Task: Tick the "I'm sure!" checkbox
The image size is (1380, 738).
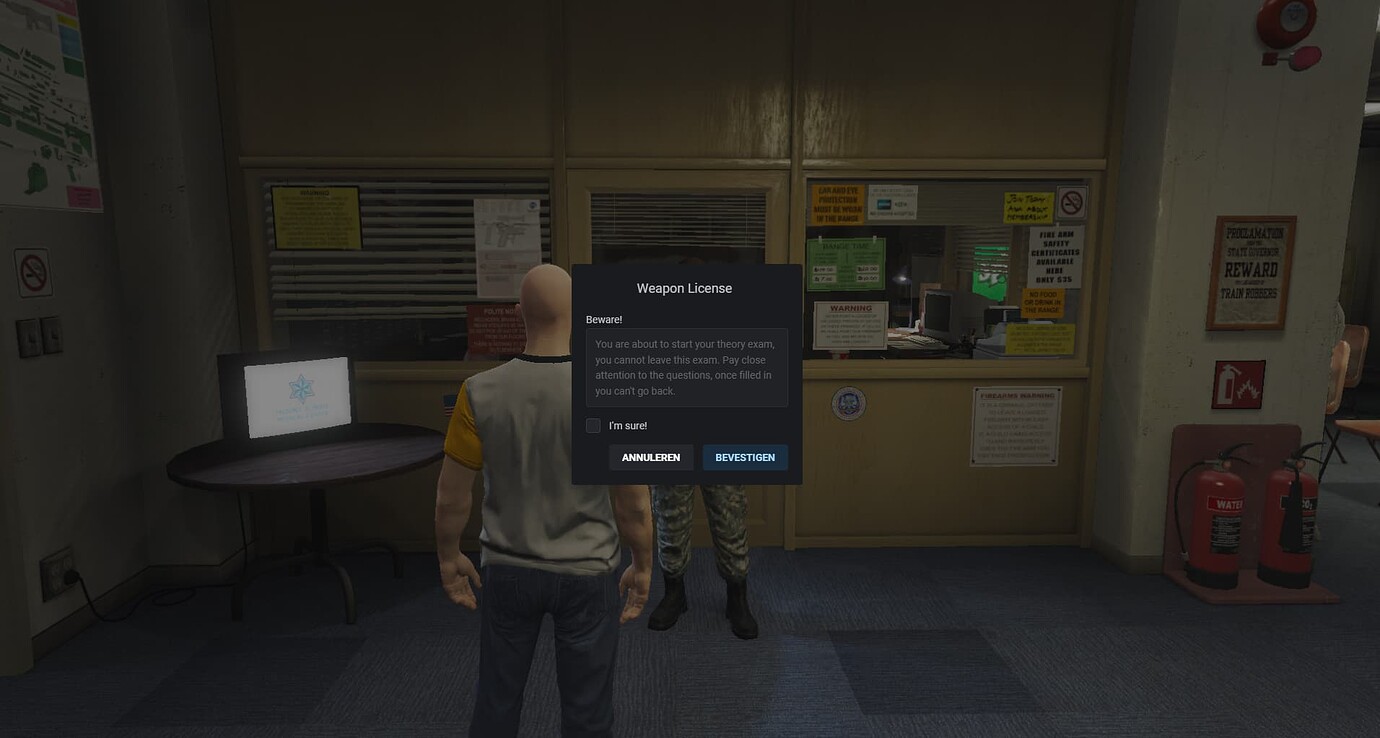Action: pos(593,425)
